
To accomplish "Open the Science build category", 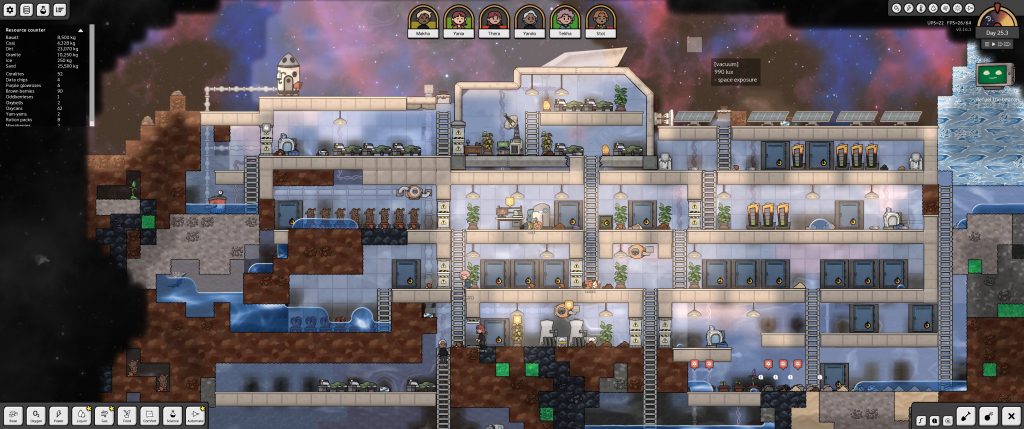I will (x=173, y=415).
